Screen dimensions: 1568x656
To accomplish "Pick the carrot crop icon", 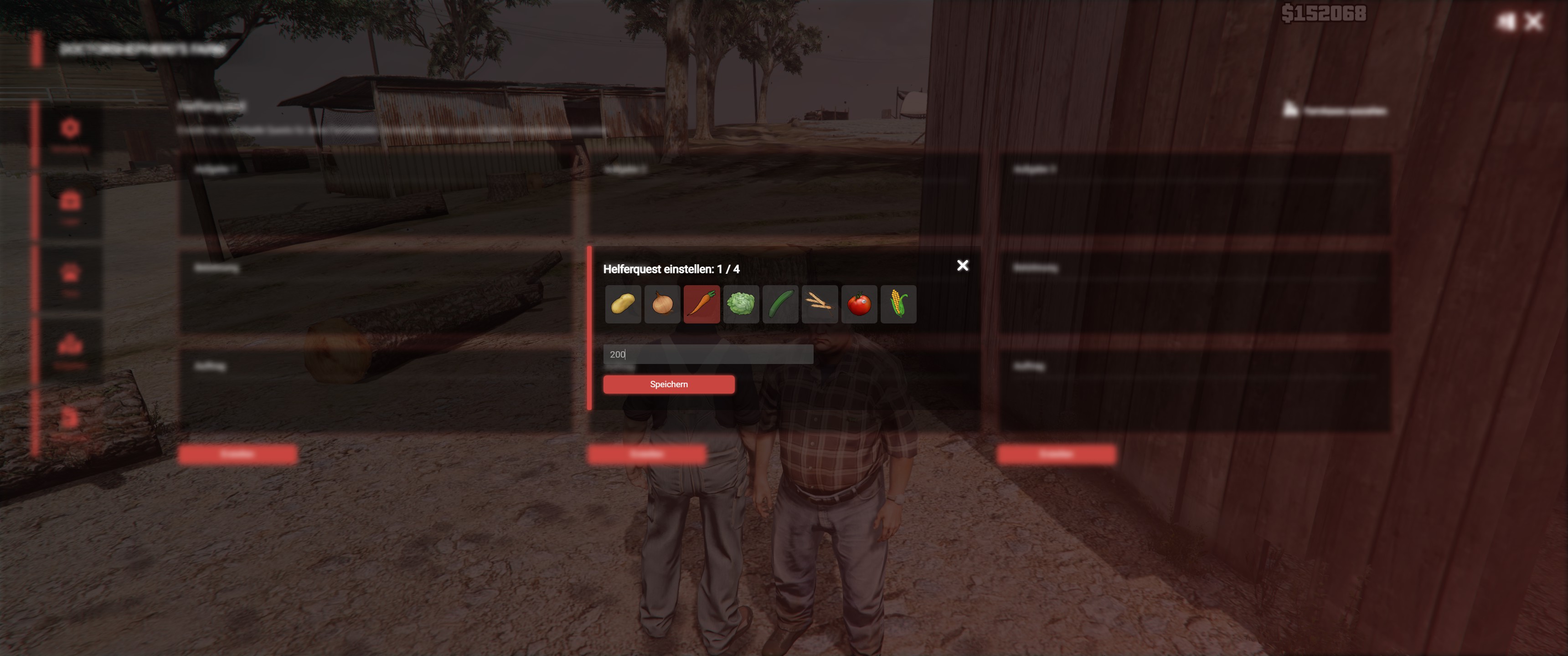I will coord(701,304).
